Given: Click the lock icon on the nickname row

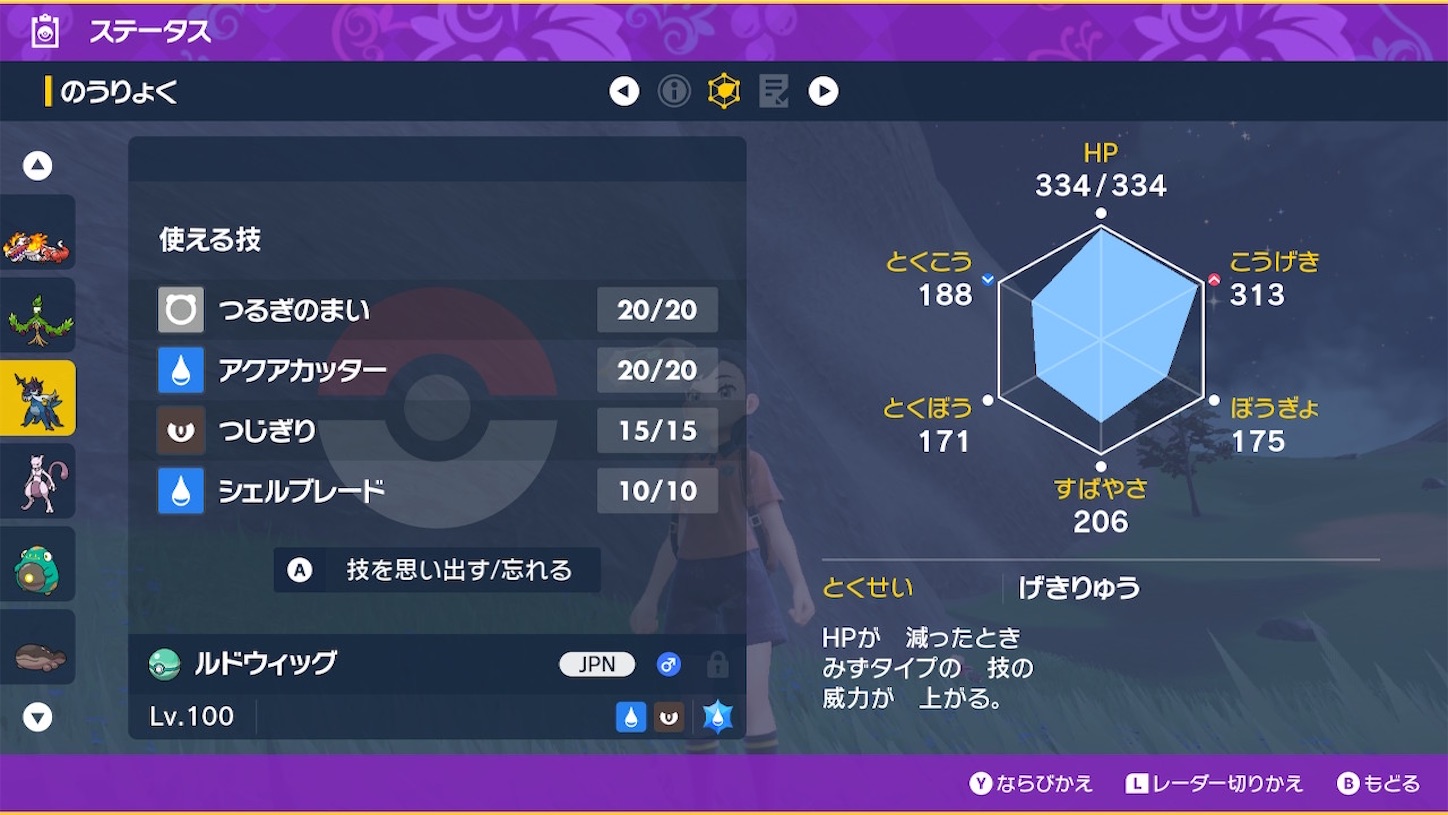Looking at the screenshot, I should 717,664.
